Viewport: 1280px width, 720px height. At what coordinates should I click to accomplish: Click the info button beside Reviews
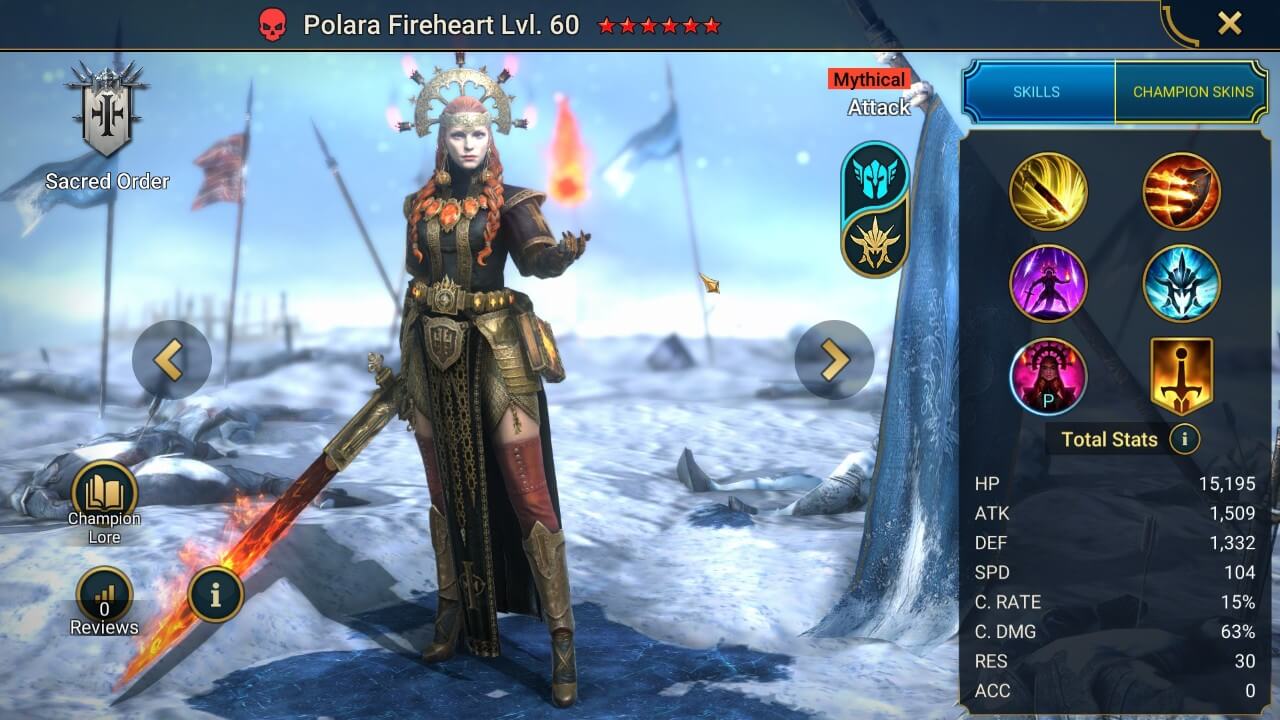[215, 593]
